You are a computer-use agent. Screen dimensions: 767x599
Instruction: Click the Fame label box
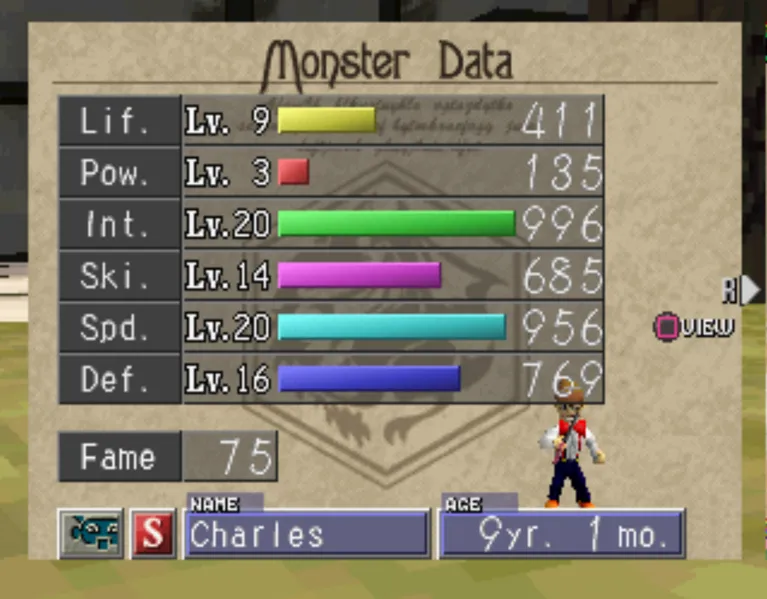click(x=119, y=457)
